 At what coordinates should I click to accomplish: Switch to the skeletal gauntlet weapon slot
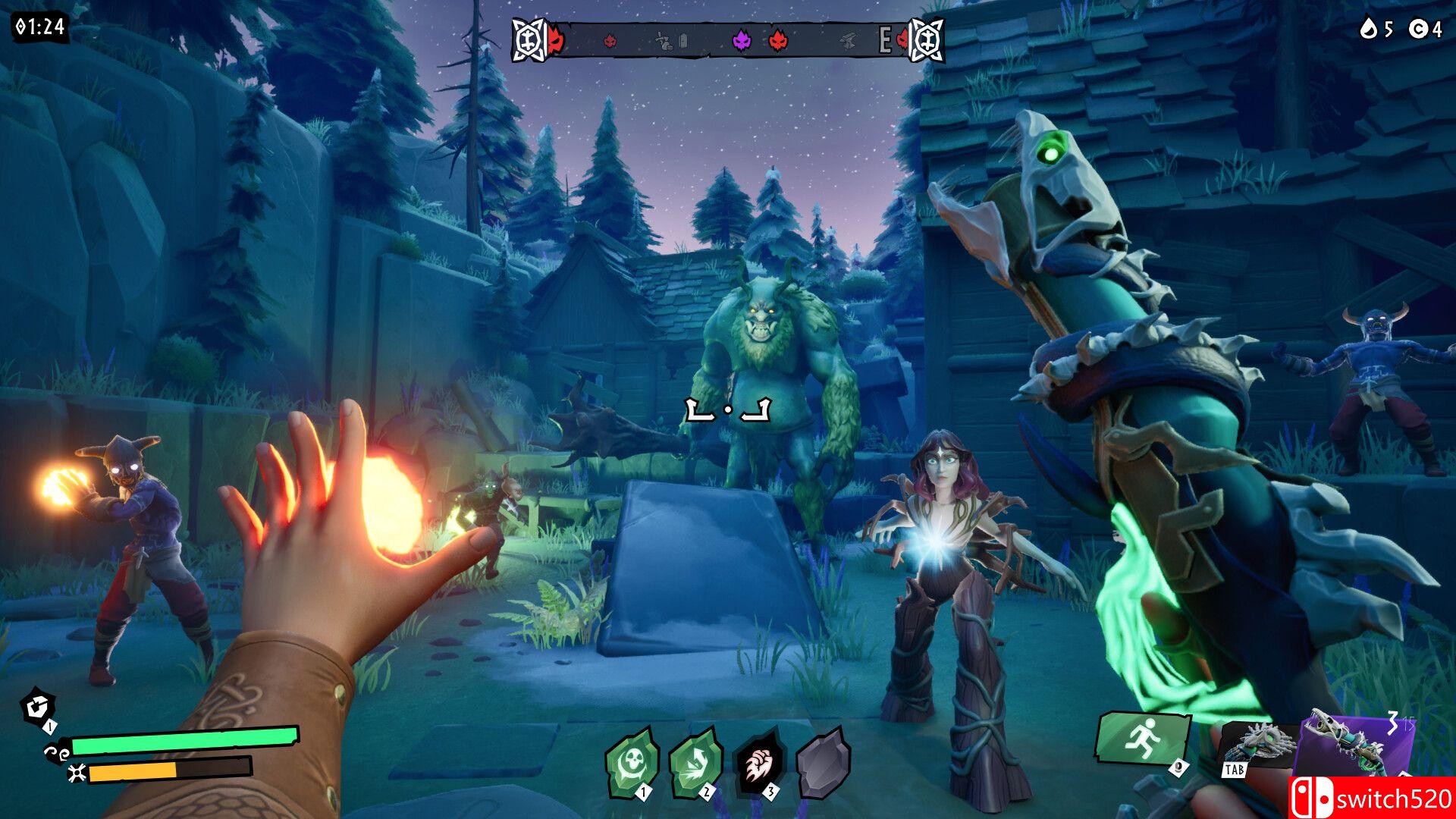click(1259, 745)
